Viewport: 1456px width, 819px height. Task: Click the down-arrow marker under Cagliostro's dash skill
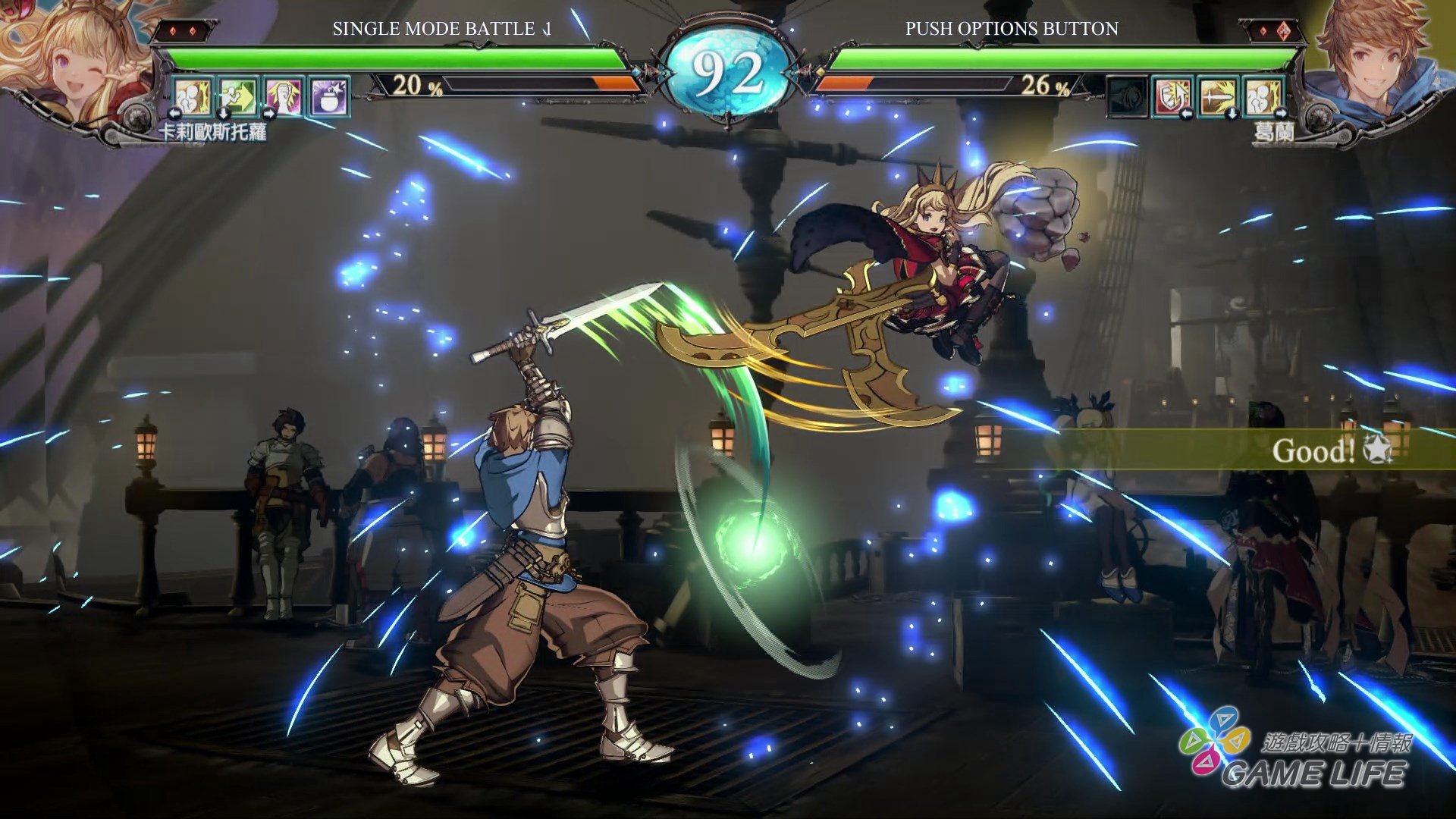pos(224,114)
